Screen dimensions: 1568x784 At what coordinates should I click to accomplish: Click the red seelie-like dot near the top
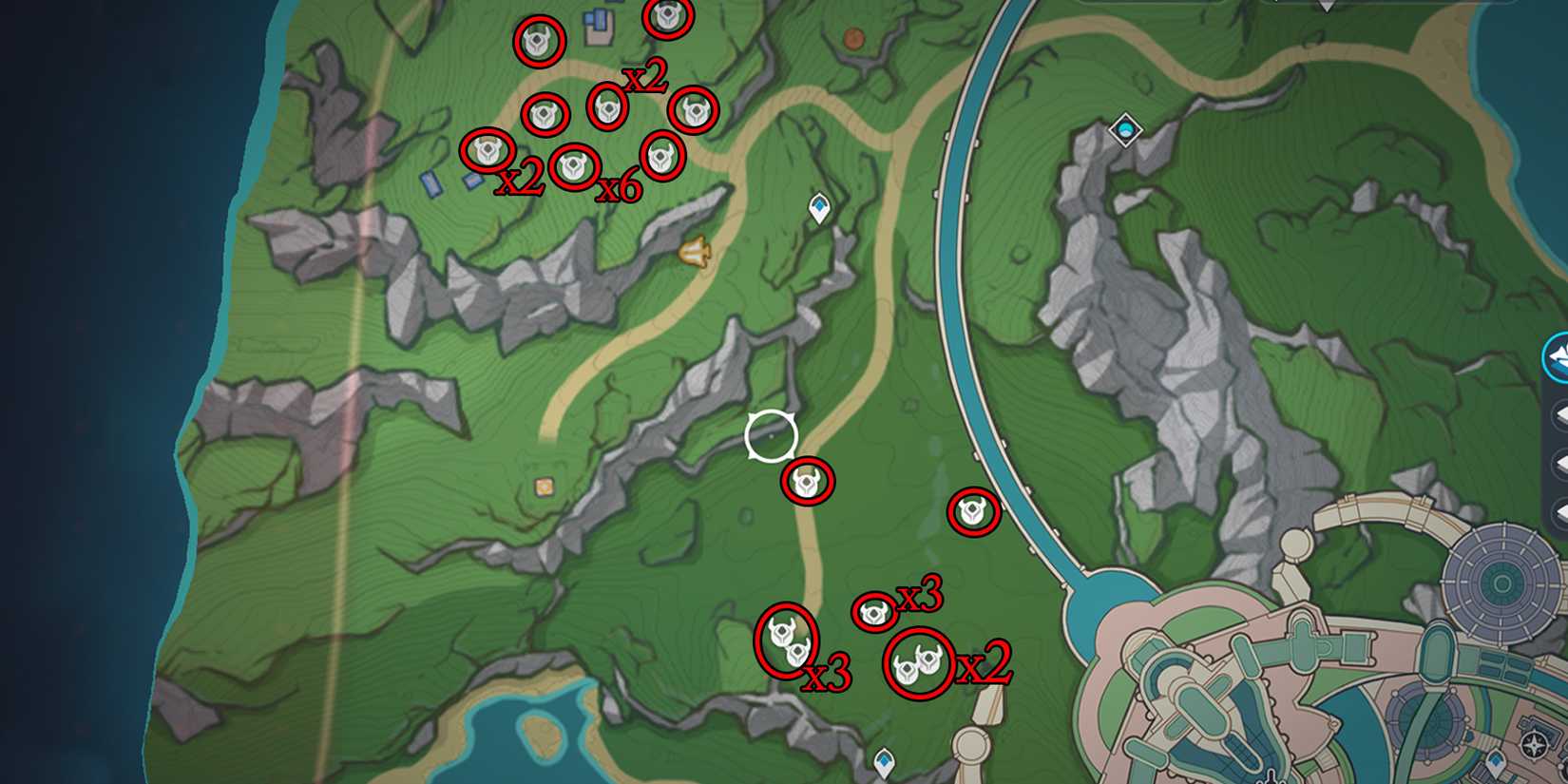tap(852, 39)
